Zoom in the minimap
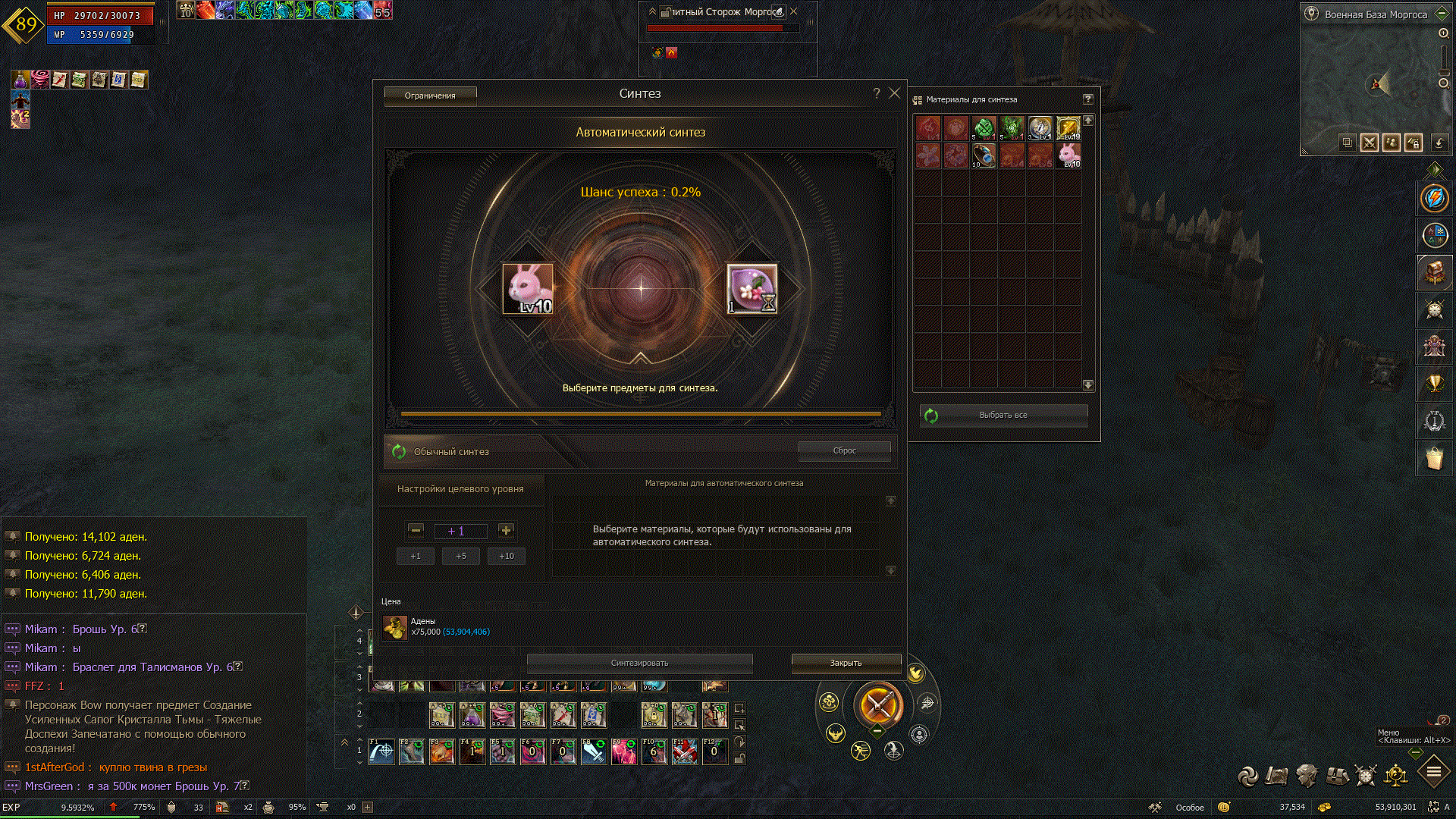The height and width of the screenshot is (819, 1456). (1444, 33)
